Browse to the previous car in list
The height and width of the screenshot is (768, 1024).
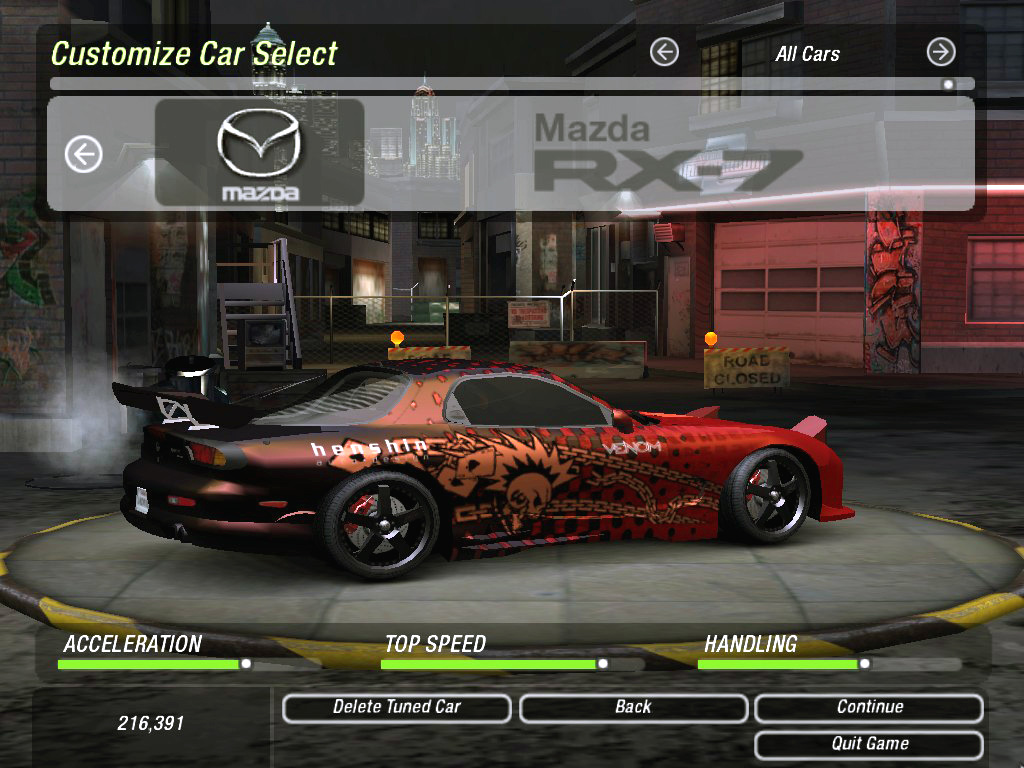[x=84, y=154]
